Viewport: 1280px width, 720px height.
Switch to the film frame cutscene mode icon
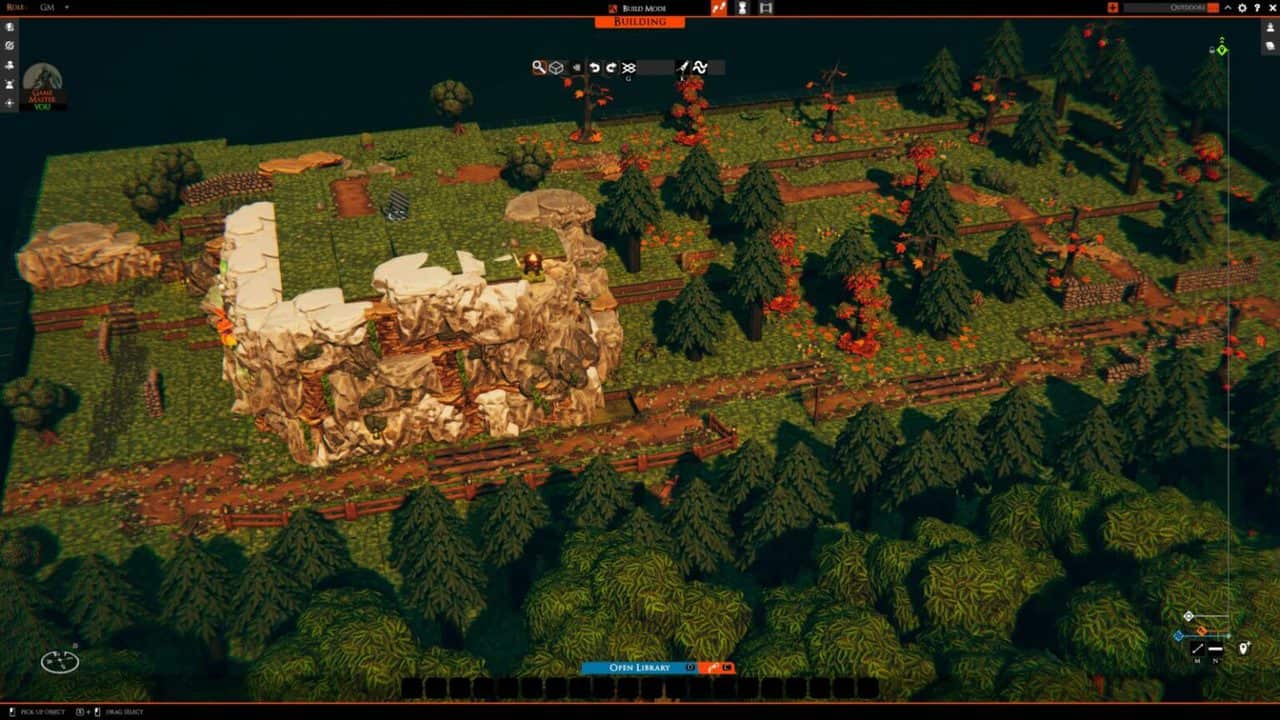(x=766, y=7)
